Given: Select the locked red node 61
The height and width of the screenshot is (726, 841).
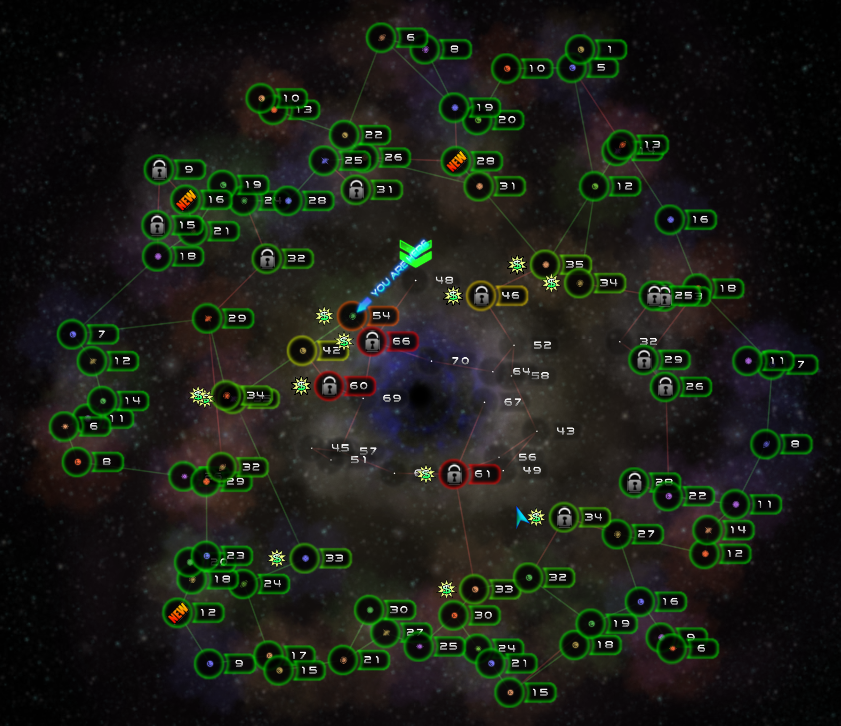Looking at the screenshot, I should pos(454,474).
